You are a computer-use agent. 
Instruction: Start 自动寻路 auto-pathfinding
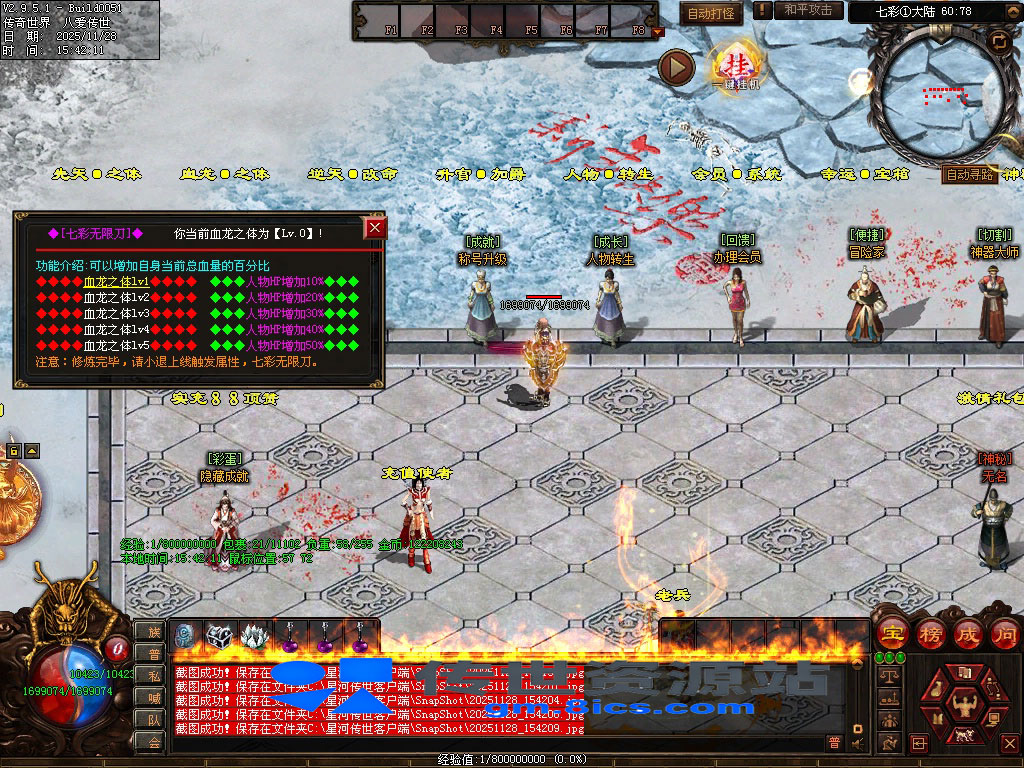point(970,174)
